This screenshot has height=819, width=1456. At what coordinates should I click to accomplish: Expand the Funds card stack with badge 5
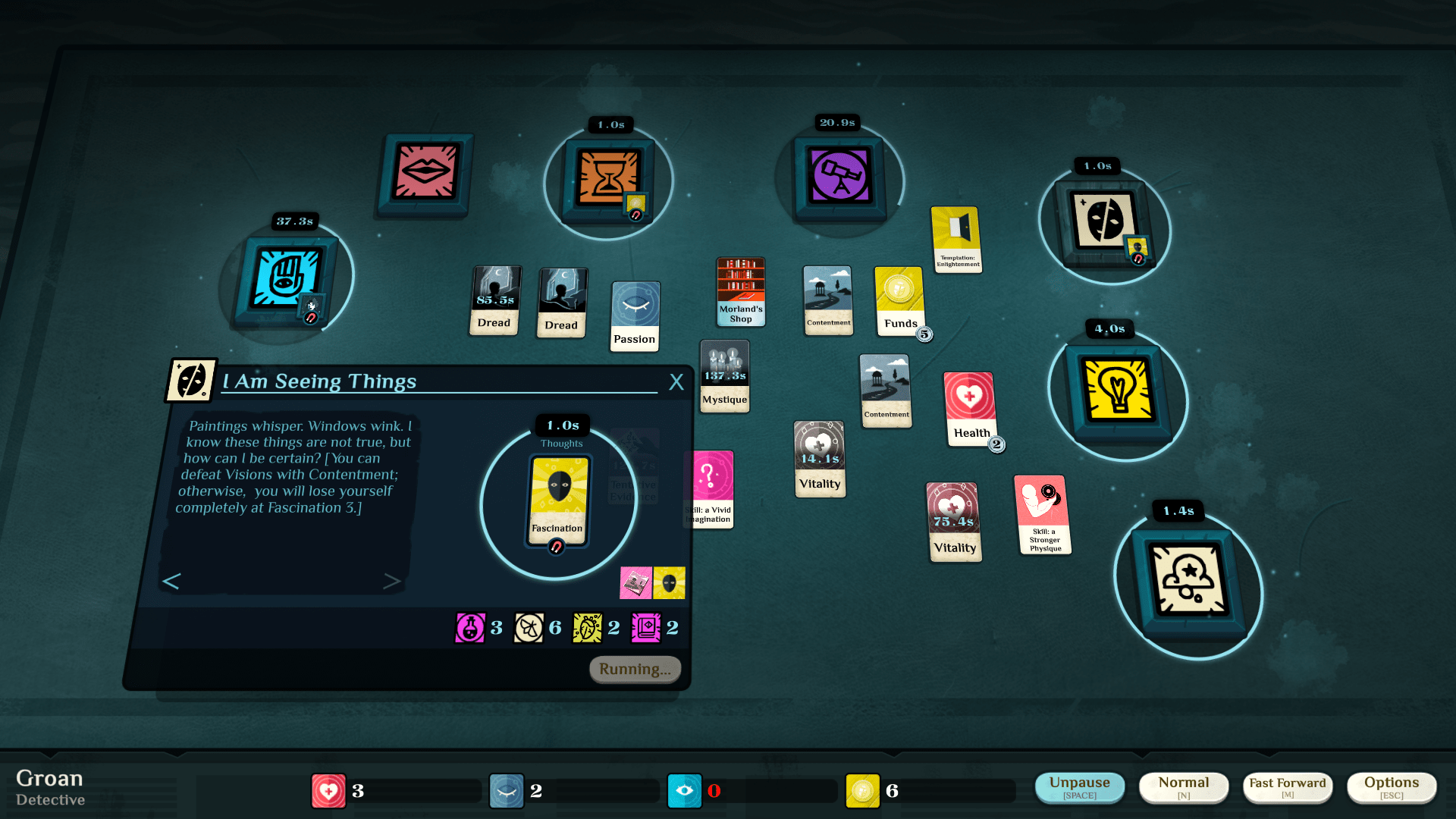[x=899, y=302]
